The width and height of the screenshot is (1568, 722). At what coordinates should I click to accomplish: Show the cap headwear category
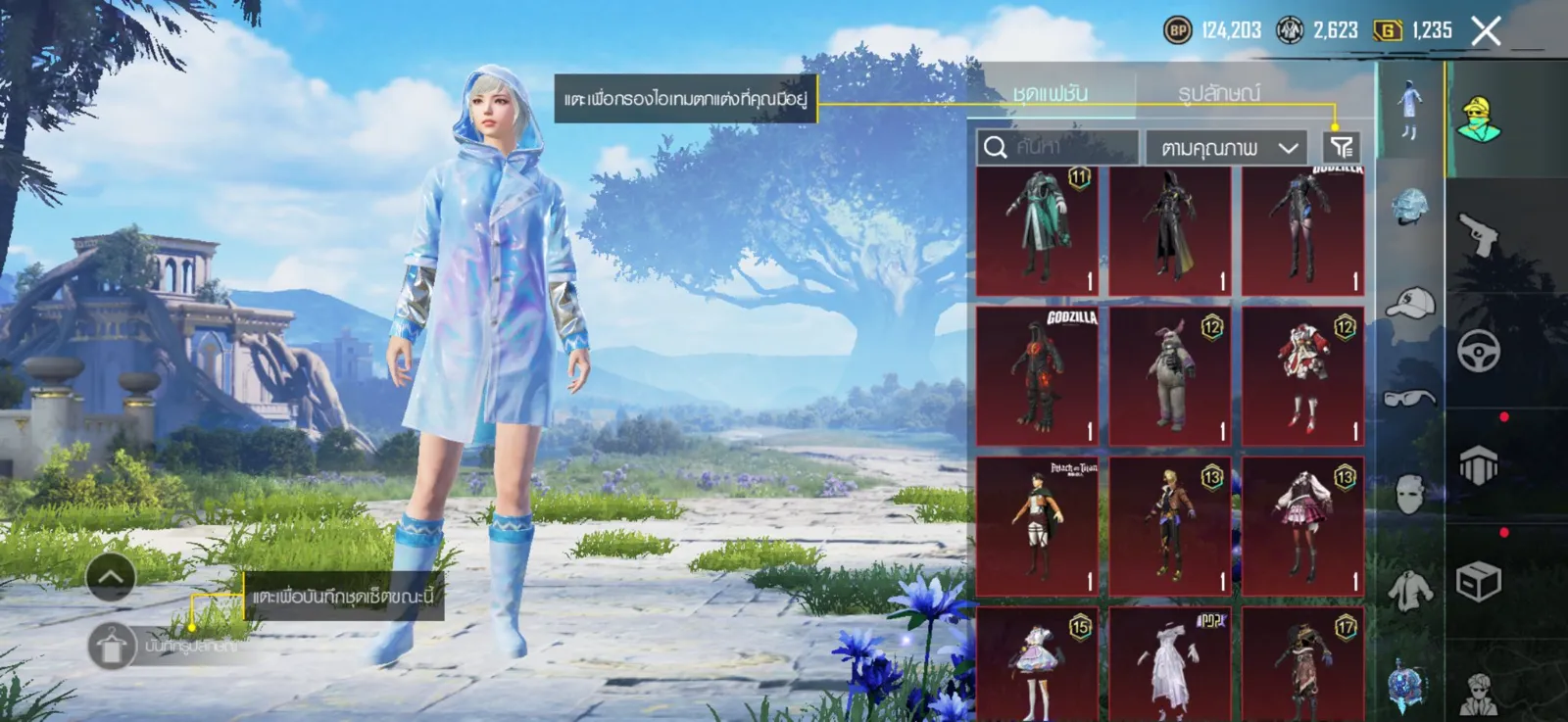[x=1410, y=303]
